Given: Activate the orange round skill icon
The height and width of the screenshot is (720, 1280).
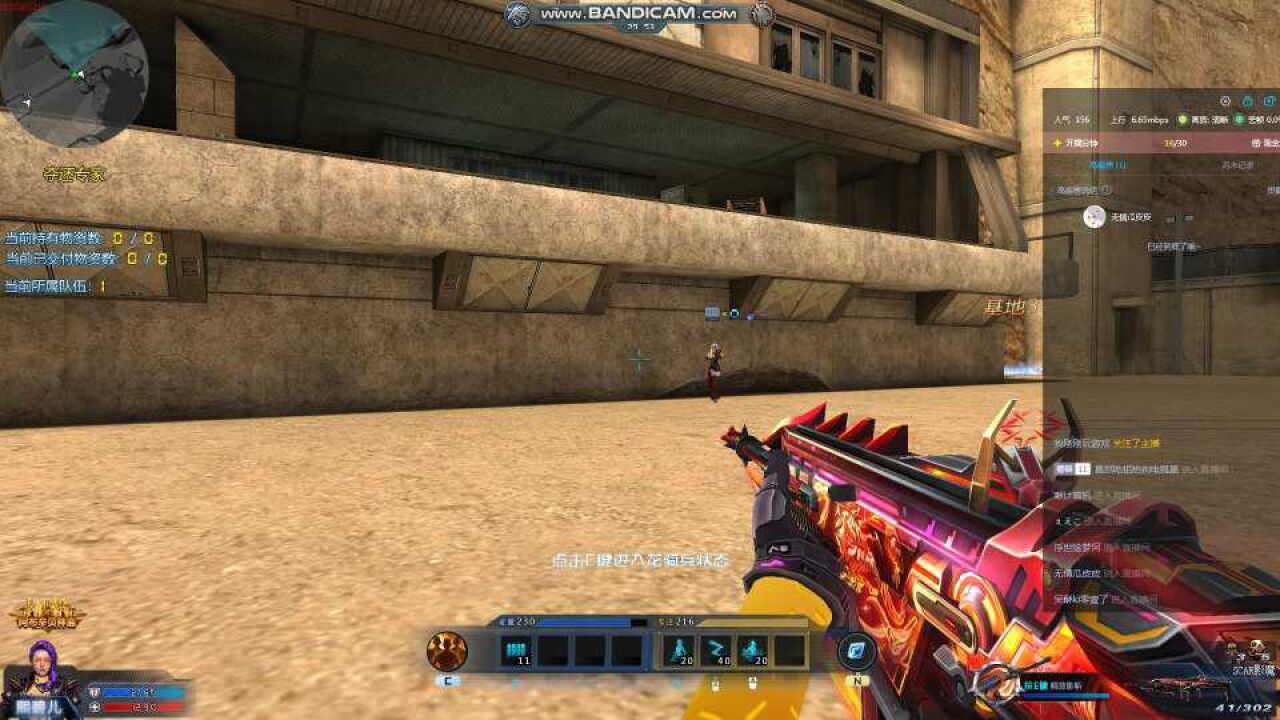Looking at the screenshot, I should (x=447, y=651).
